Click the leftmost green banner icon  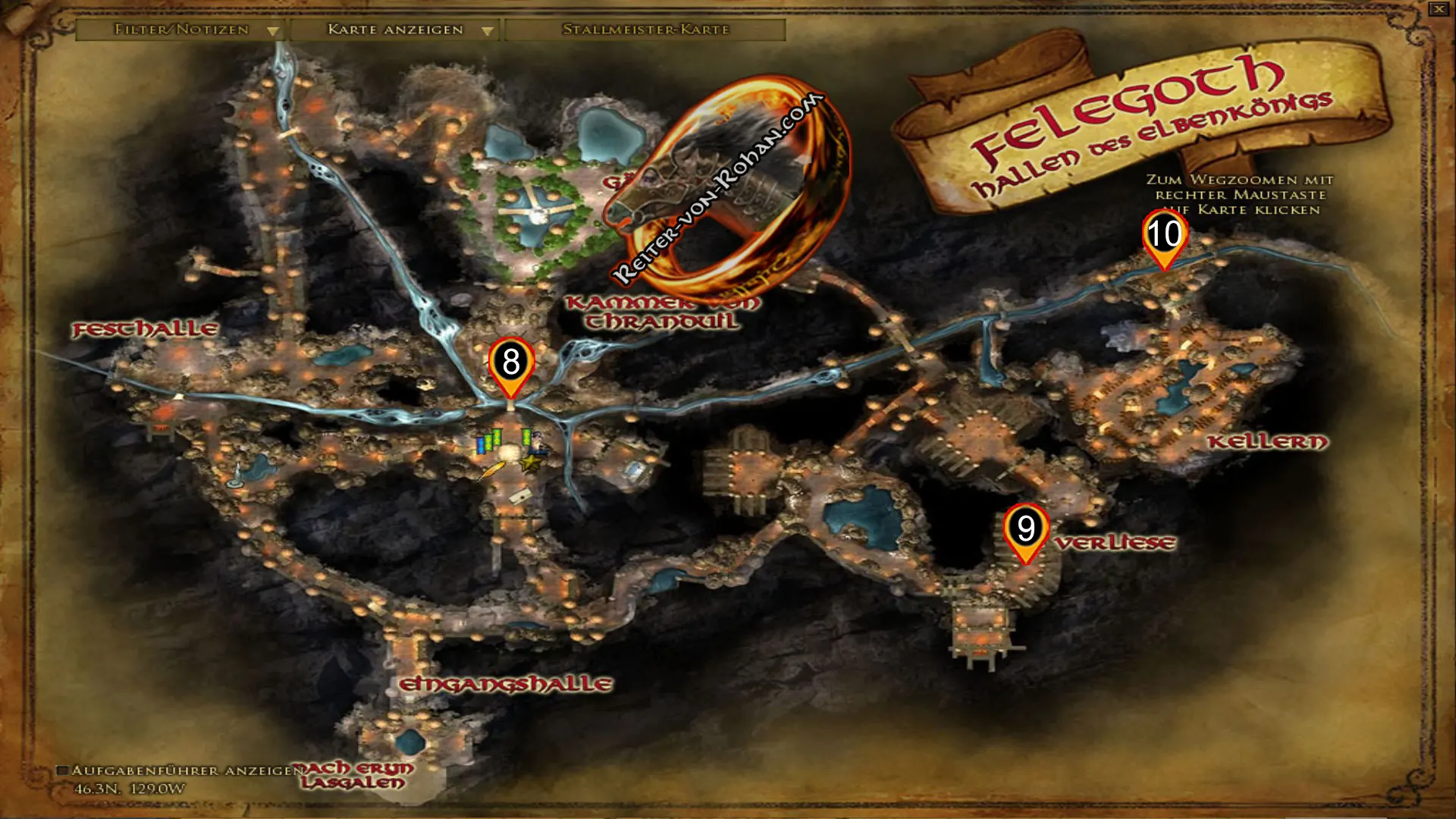(488, 440)
